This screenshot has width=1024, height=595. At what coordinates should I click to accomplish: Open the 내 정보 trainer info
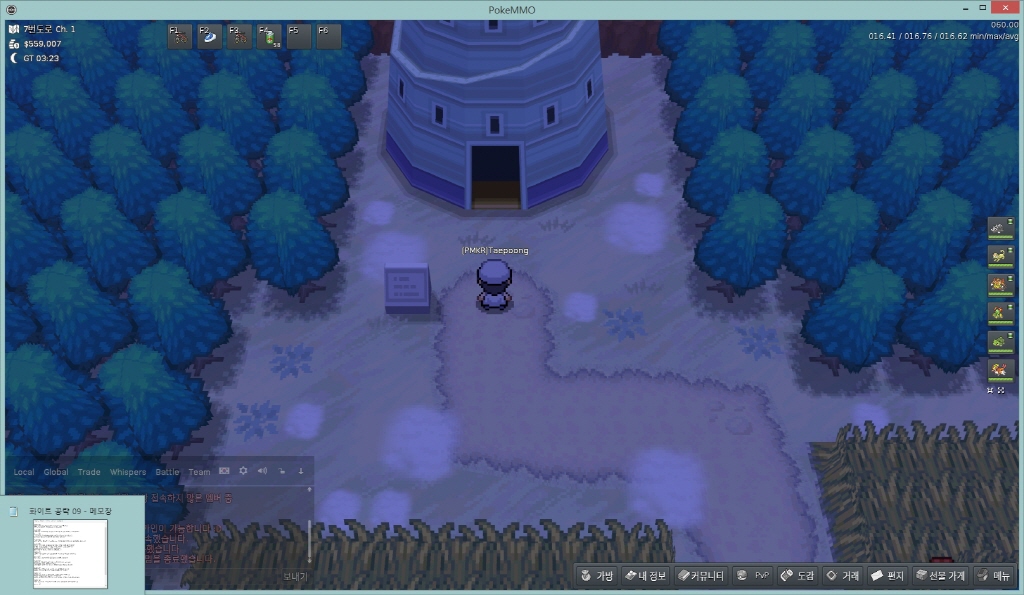click(x=645, y=575)
